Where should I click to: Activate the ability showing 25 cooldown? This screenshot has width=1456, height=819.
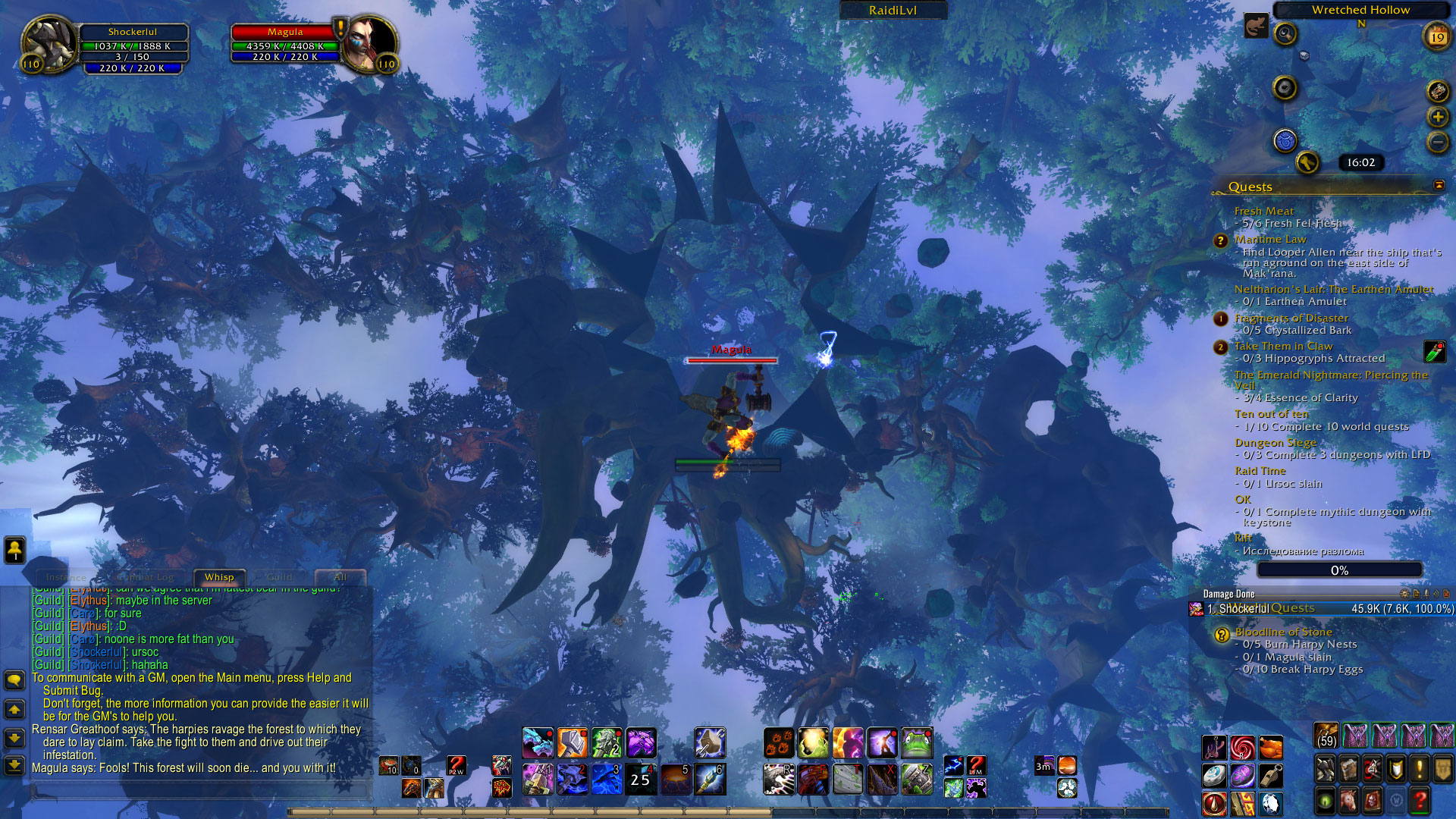coord(641,779)
